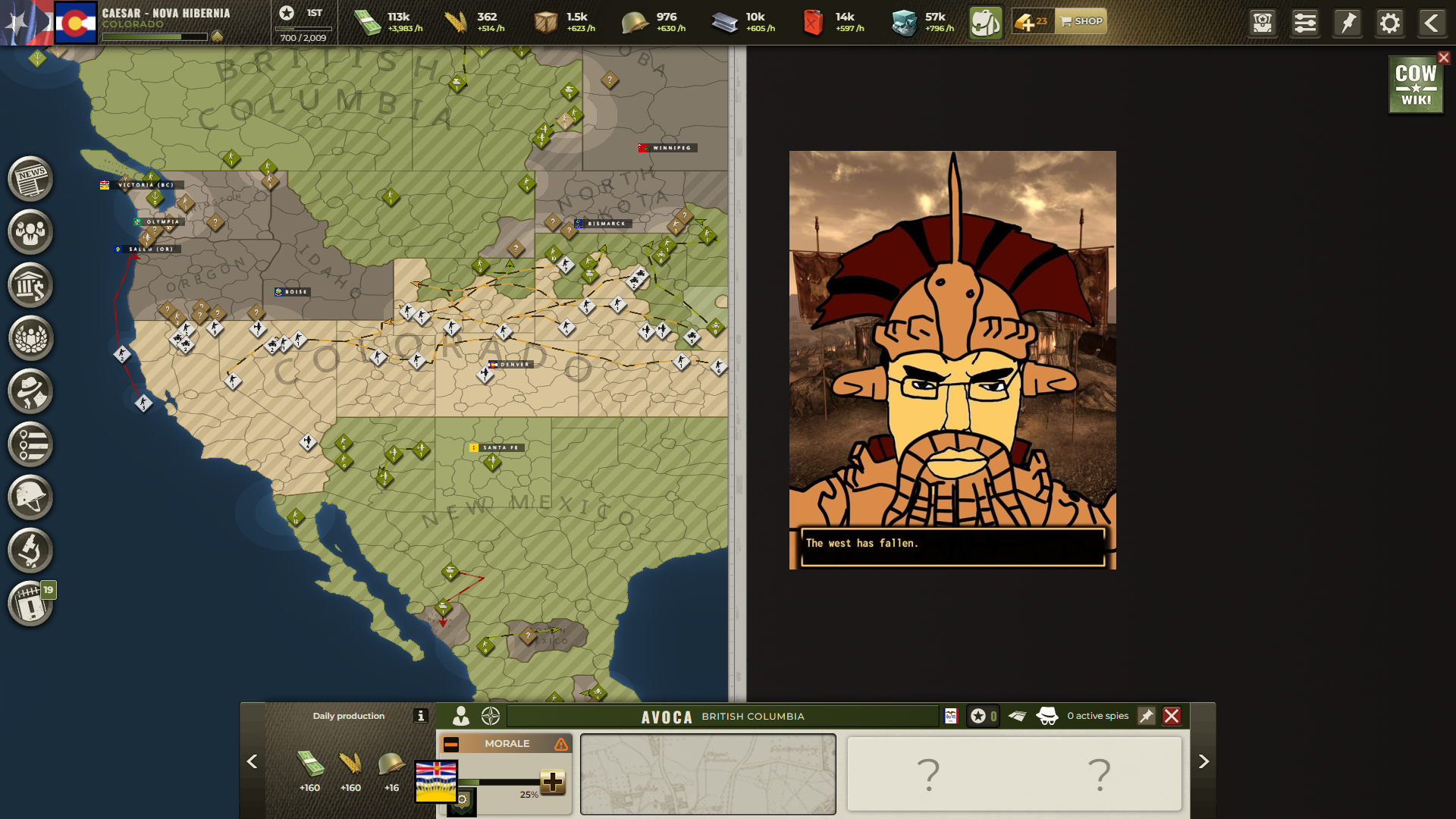This screenshot has height=819, width=1456.
Task: Open the tasks calendar with 19 badge
Action: click(30, 604)
